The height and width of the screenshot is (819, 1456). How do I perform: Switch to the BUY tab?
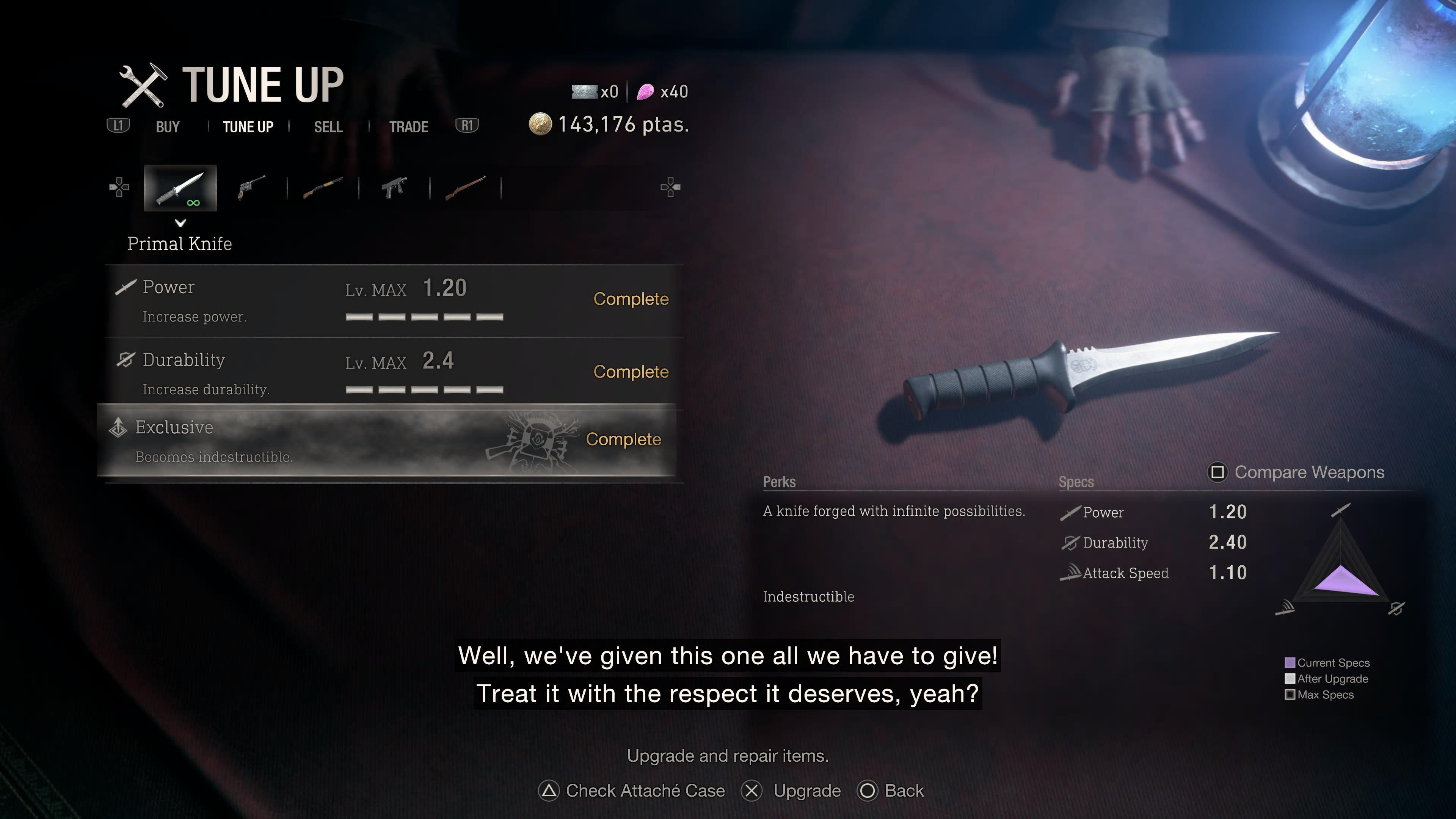[167, 127]
